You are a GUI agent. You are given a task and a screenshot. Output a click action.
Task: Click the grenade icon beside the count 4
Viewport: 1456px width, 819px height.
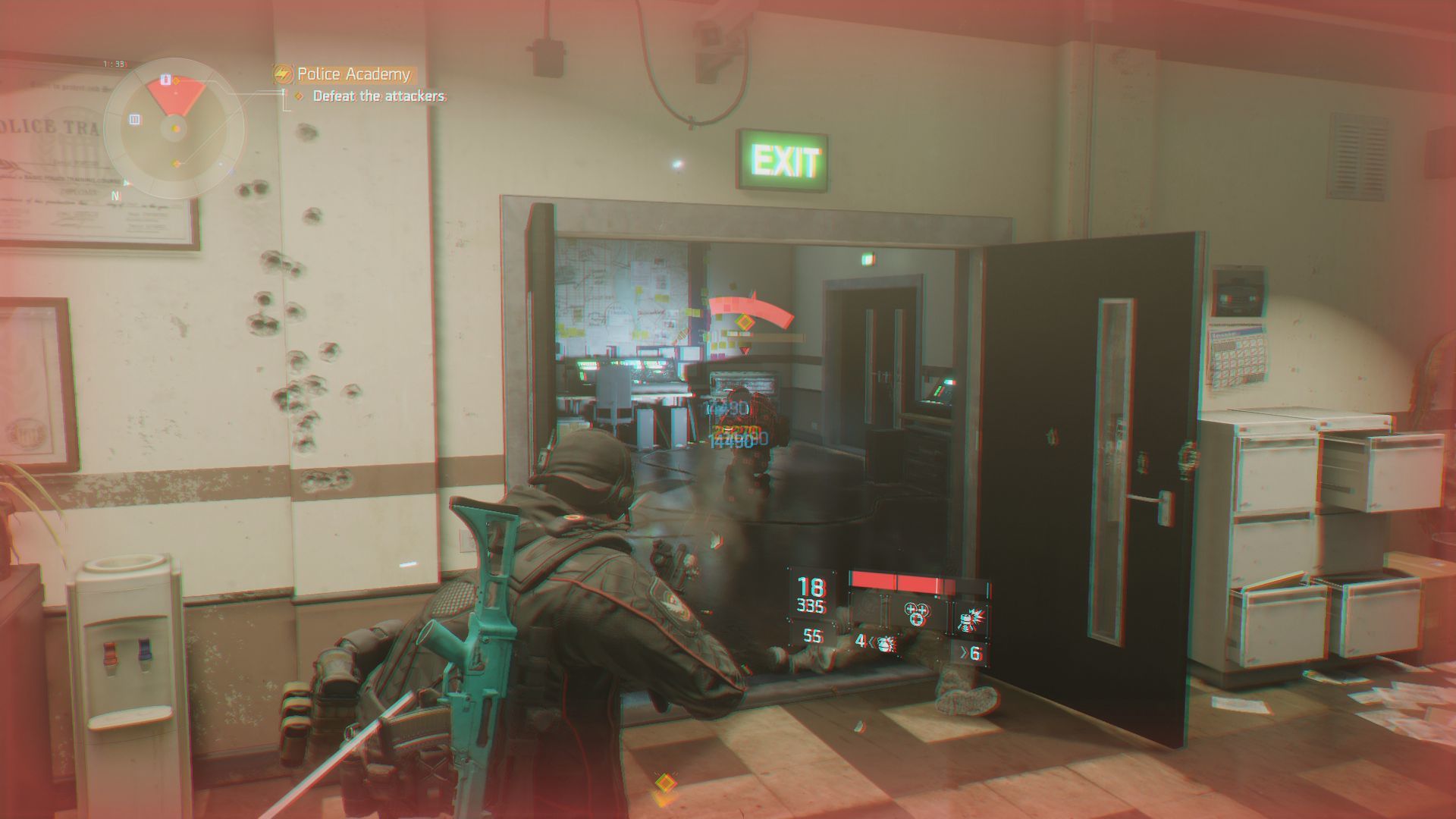pyautogui.click(x=884, y=645)
